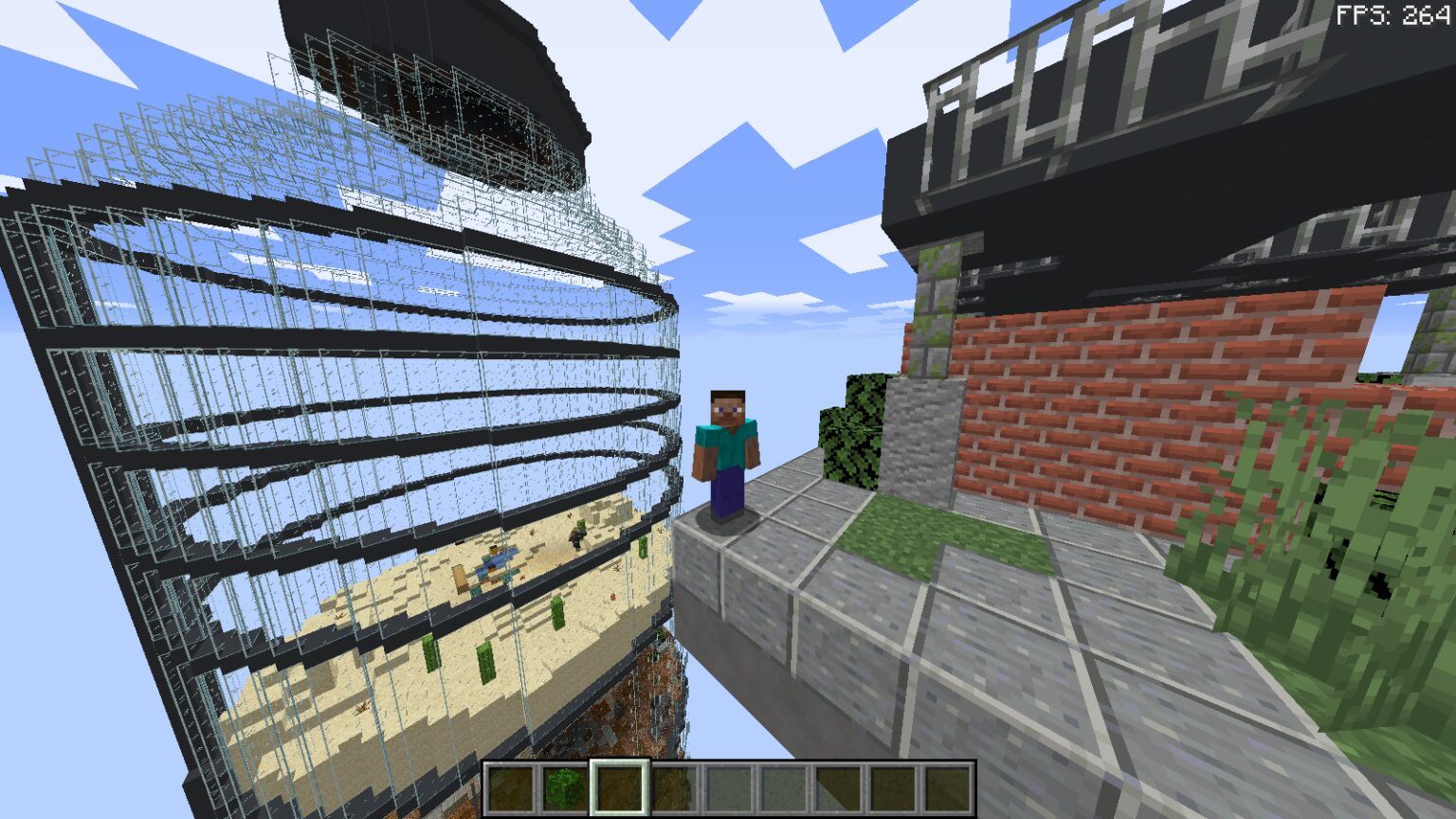The height and width of the screenshot is (819, 1456).
Task: Click the currently highlighted third hotbar slot
Action: tap(618, 787)
